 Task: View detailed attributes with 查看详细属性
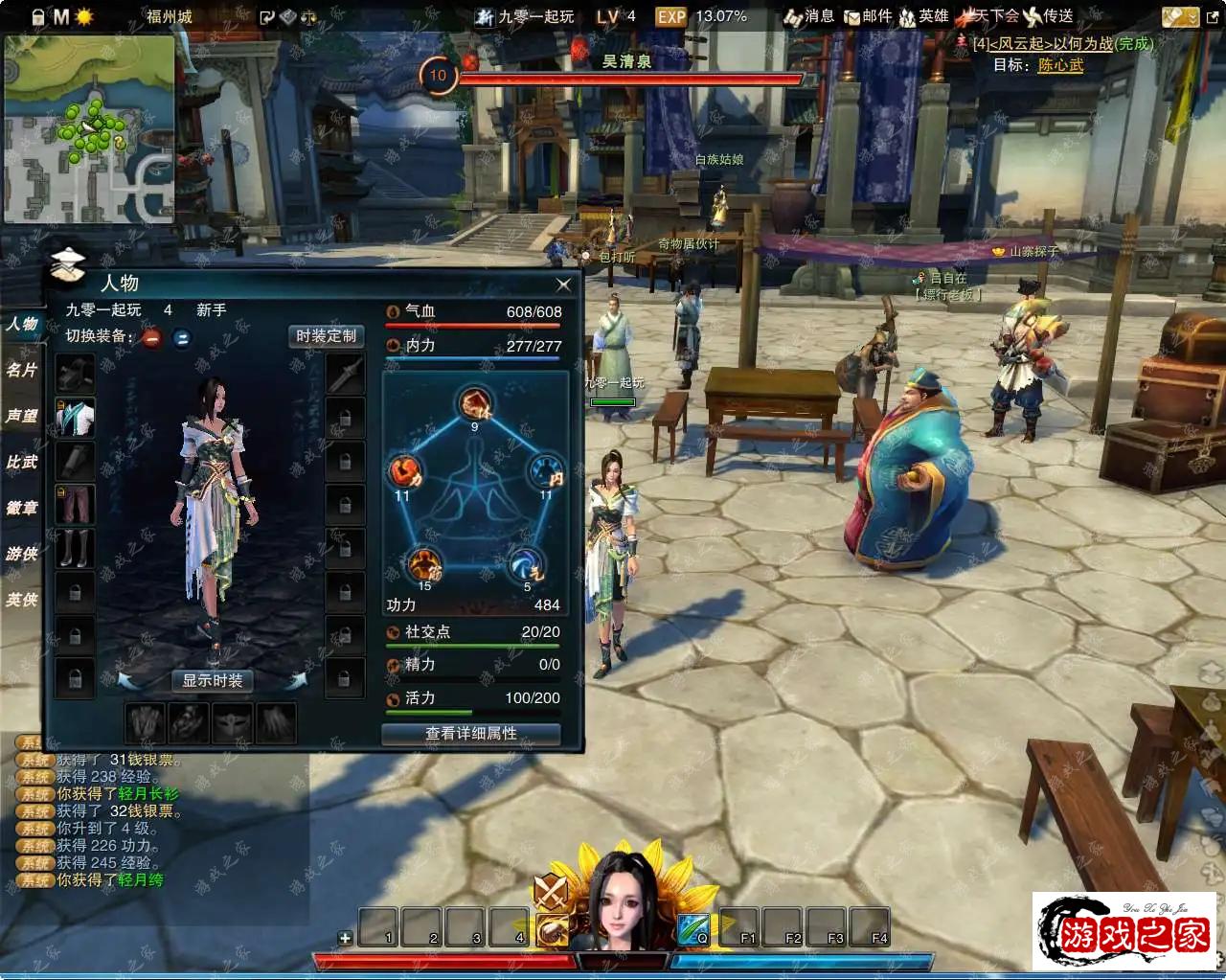470,734
